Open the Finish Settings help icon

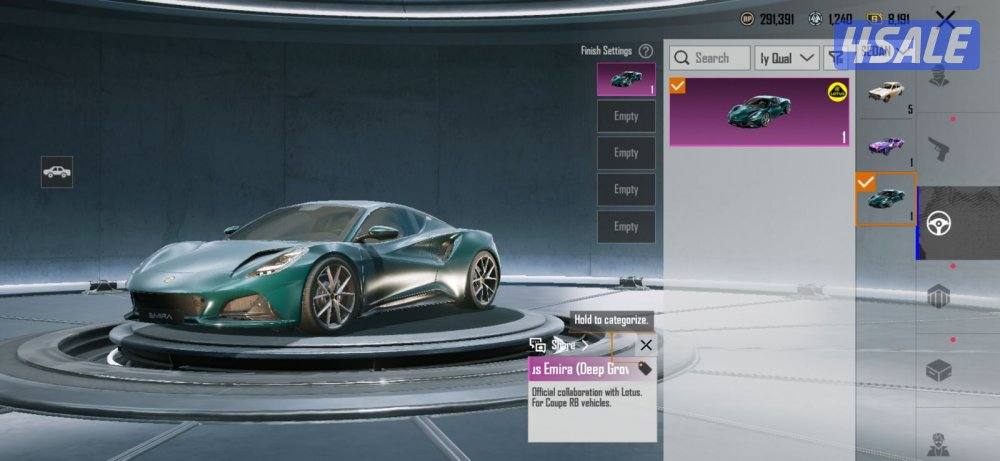pos(646,51)
